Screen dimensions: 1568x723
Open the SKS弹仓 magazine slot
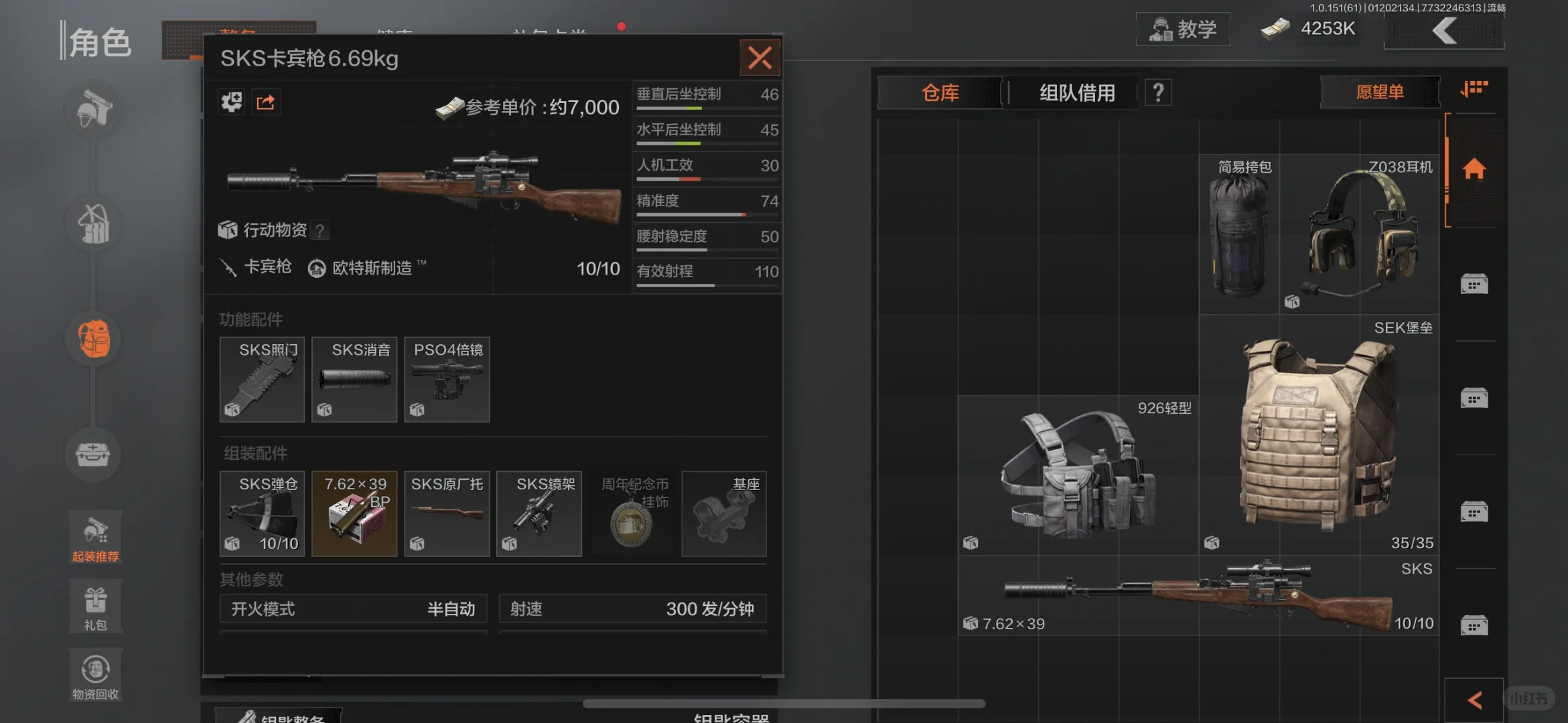tap(262, 513)
